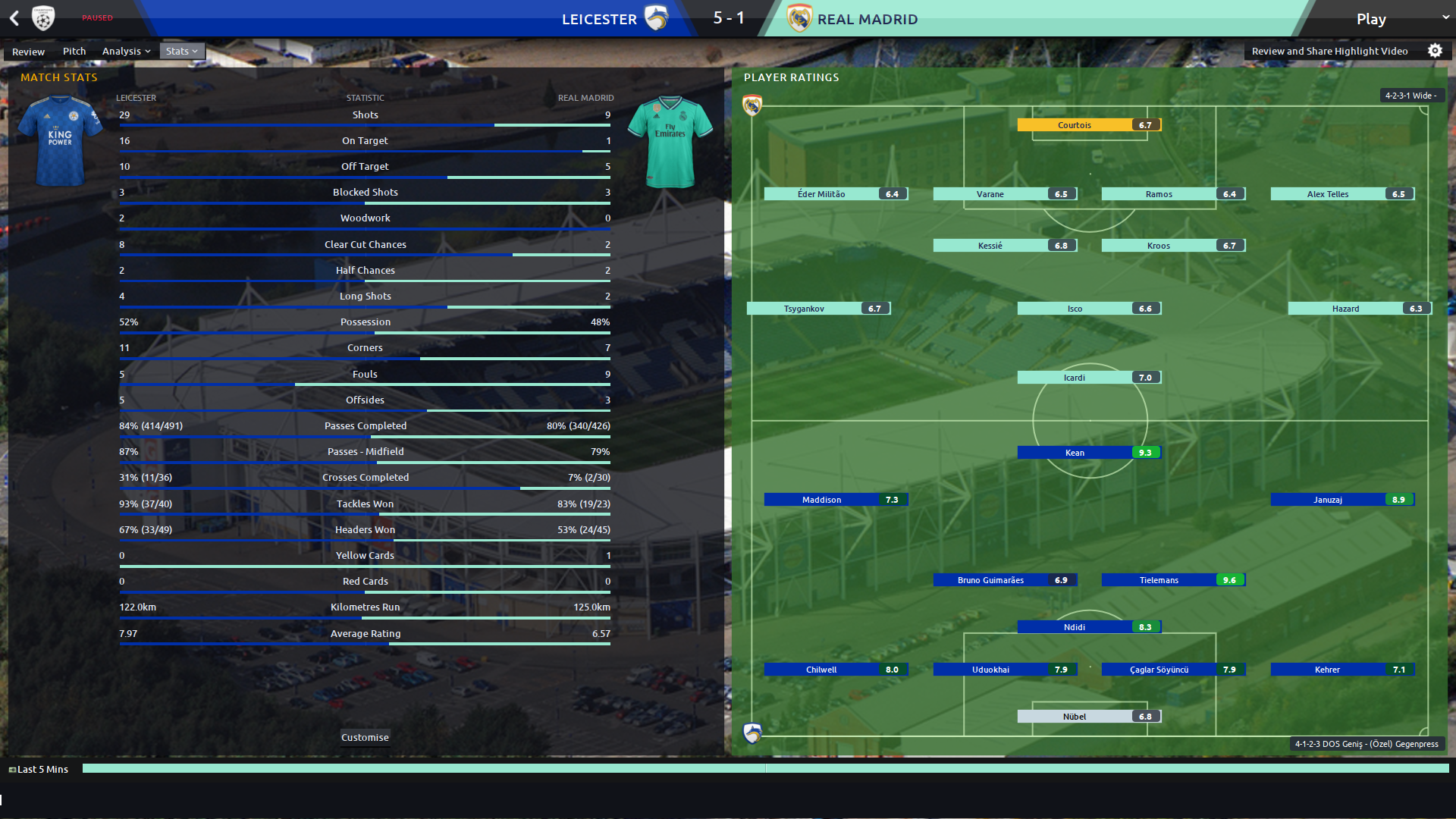Screen dimensions: 1456x819
Task: Open the Review tab
Action: click(28, 52)
